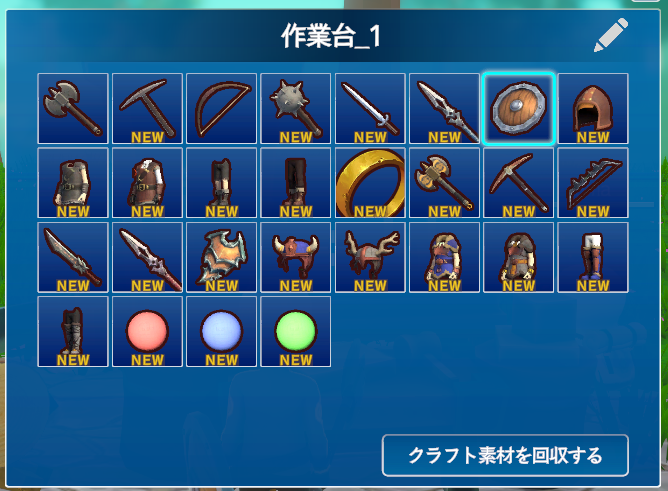Choose the golden double-bladed axe
The image size is (668, 491).
tap(444, 183)
